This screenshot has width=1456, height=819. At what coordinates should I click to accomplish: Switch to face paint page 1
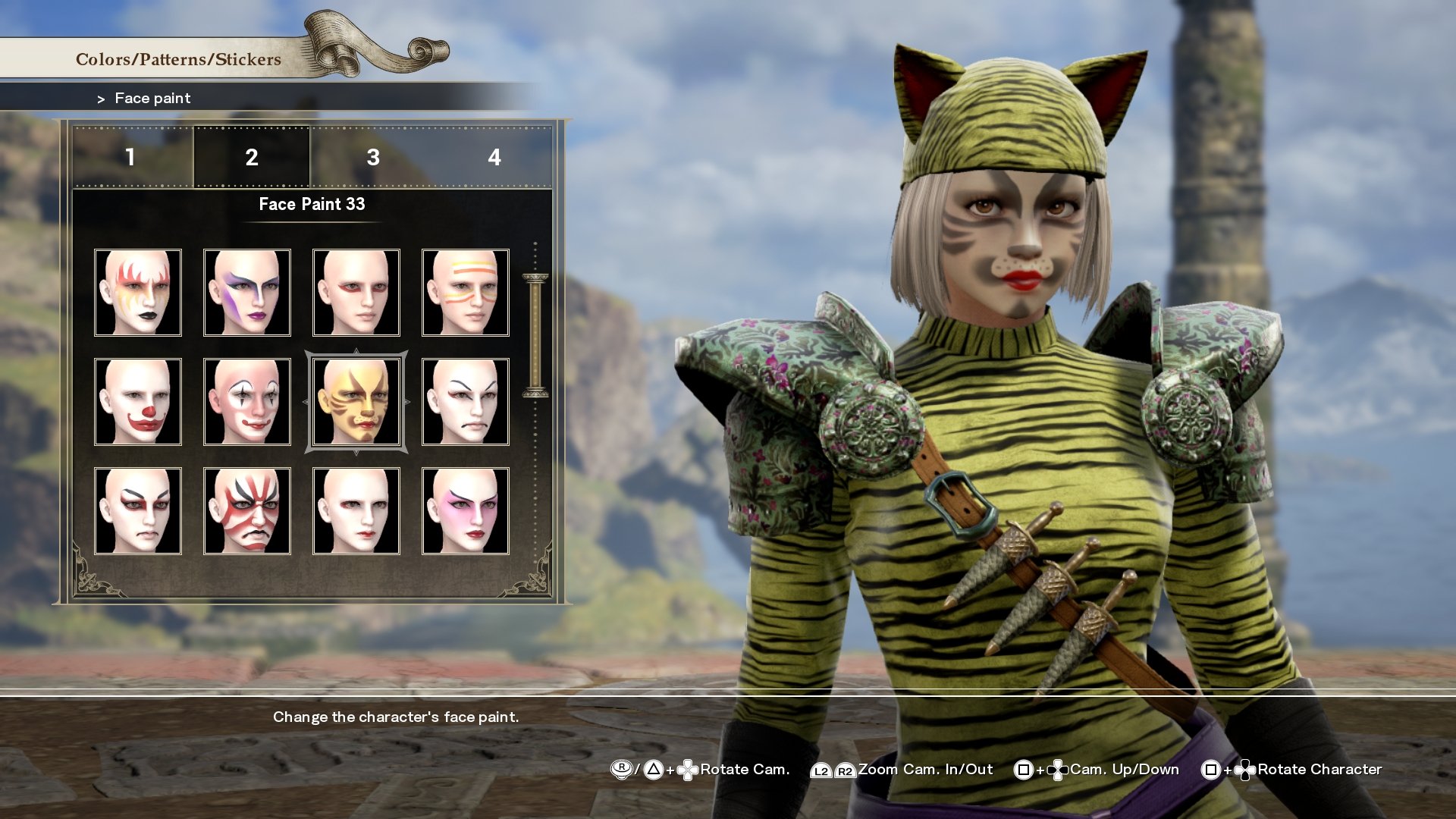133,159
